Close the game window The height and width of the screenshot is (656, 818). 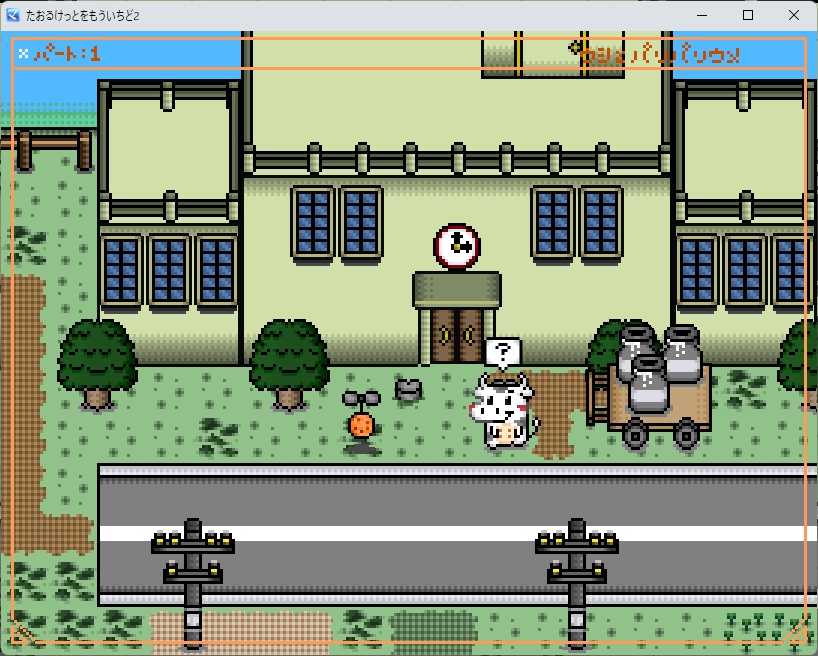[793, 15]
